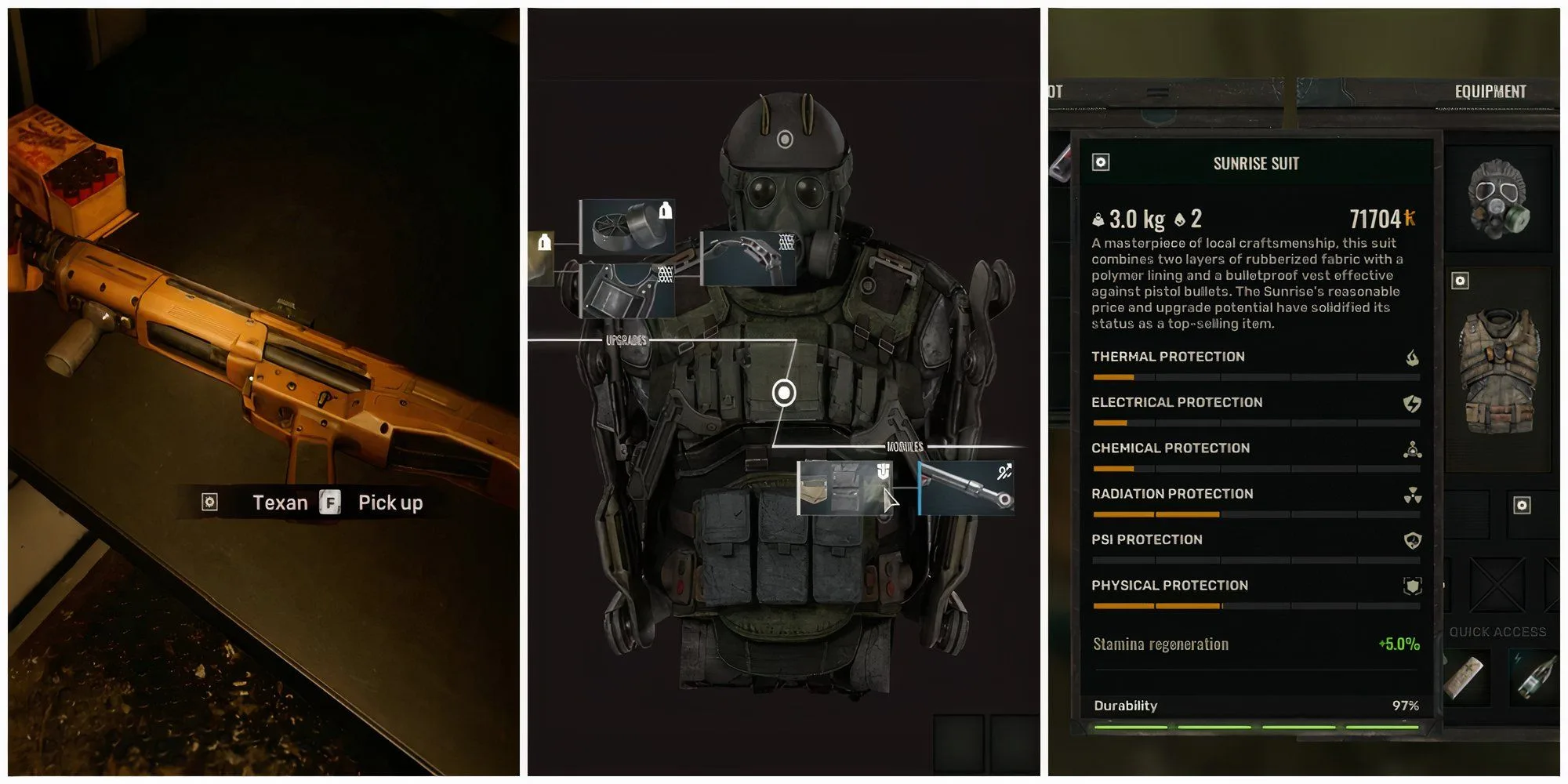This screenshot has height=784, width=1568.
Task: Select the circular upgrade node on the chest
Action: [x=784, y=390]
